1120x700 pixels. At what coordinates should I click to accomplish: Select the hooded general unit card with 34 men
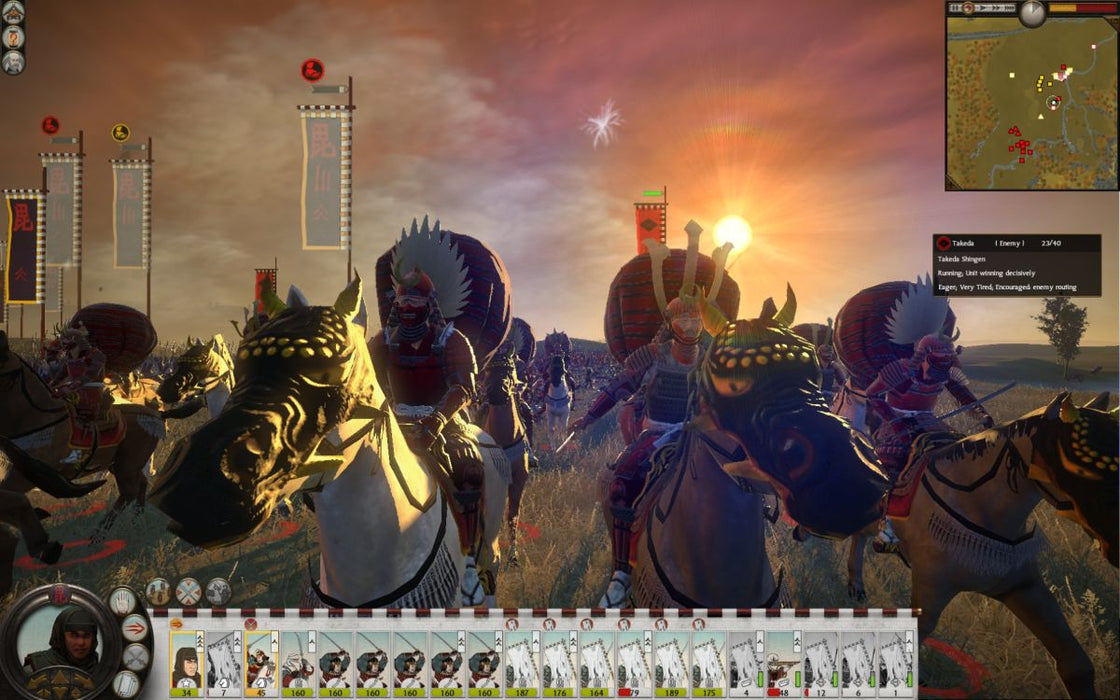[186, 657]
